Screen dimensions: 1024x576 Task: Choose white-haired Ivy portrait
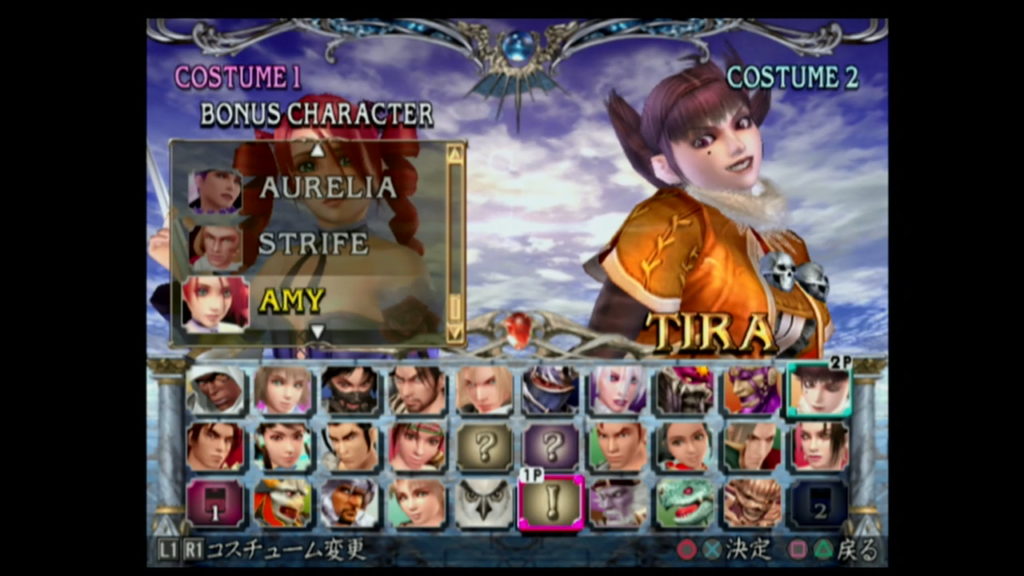pyautogui.click(x=618, y=390)
